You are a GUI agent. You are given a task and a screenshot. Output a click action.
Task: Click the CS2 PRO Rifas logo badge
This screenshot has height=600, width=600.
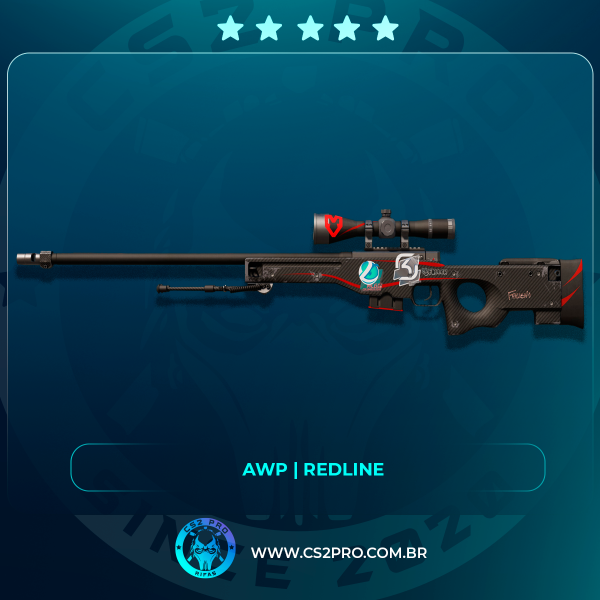click(x=204, y=549)
